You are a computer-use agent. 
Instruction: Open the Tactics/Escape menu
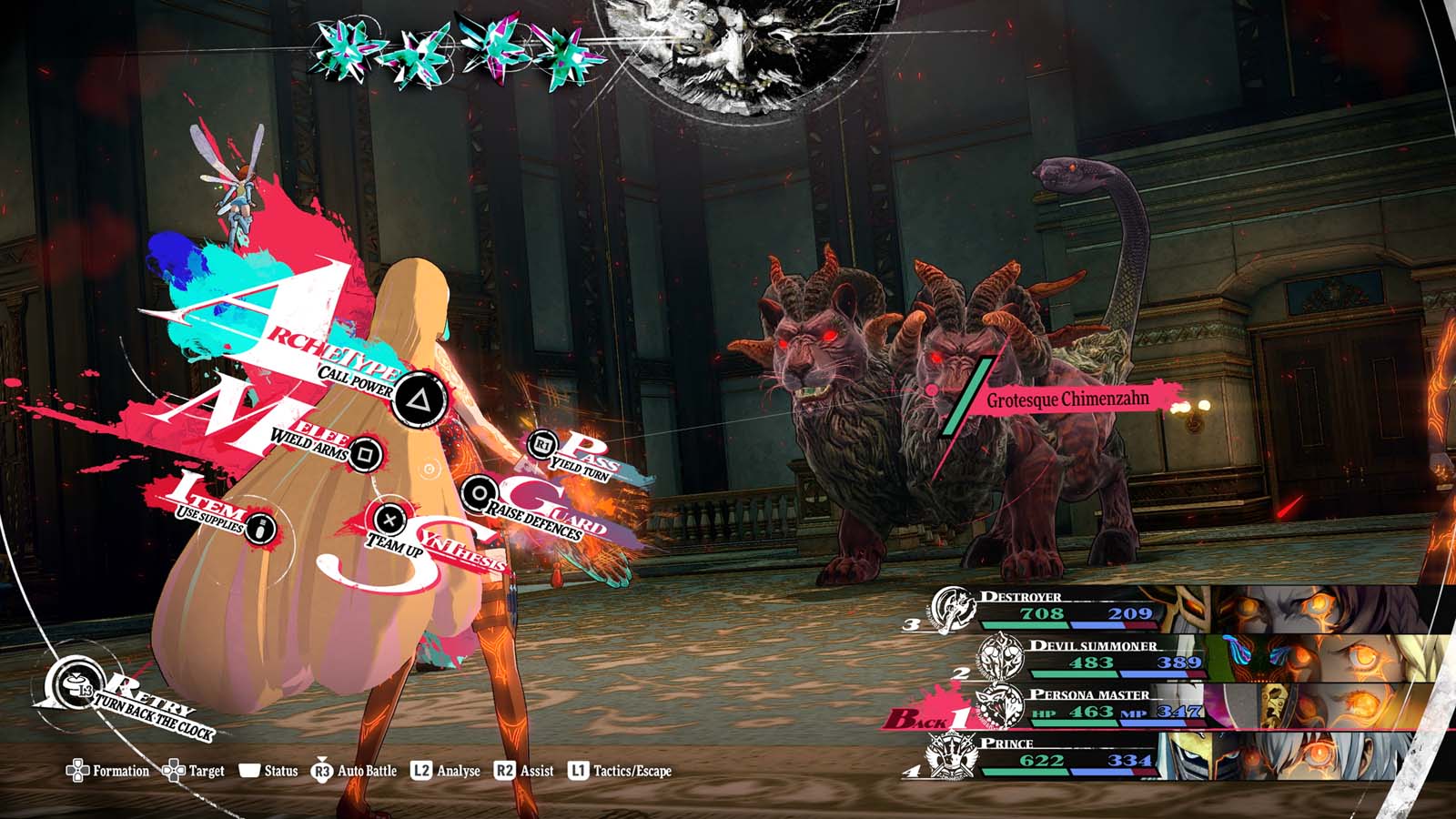pyautogui.click(x=621, y=771)
